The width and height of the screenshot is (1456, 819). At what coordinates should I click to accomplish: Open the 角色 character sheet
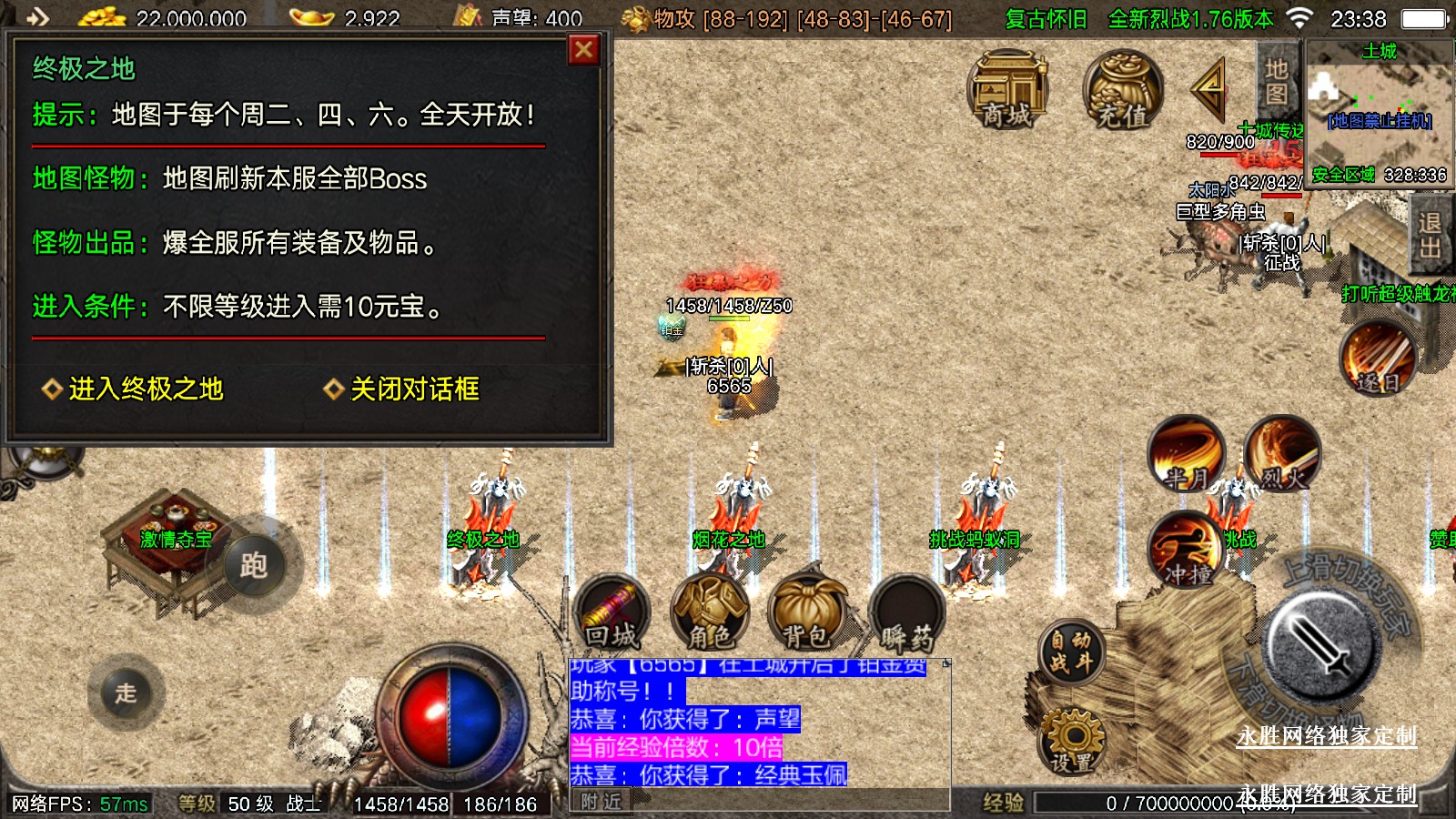tap(710, 612)
